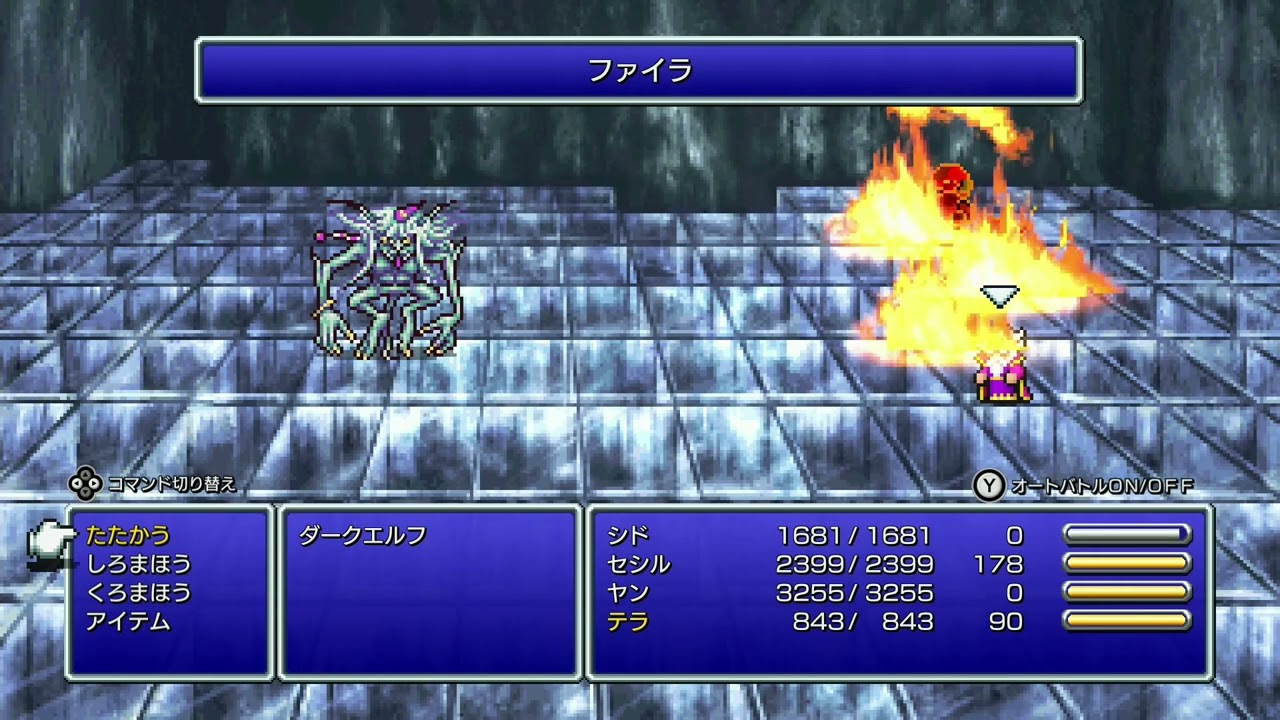Select party member シド row

pos(628,535)
